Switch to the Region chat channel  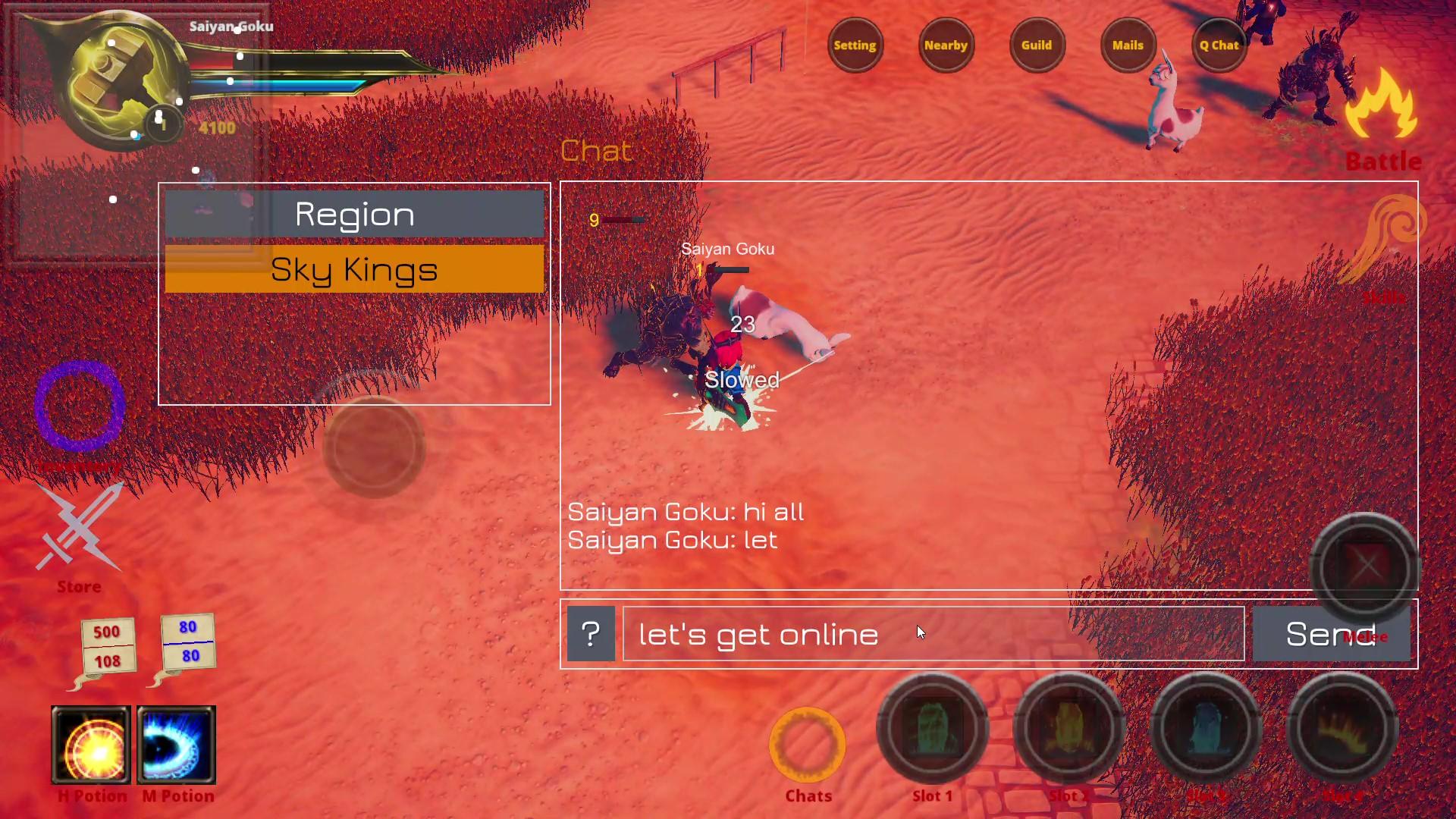point(353,215)
